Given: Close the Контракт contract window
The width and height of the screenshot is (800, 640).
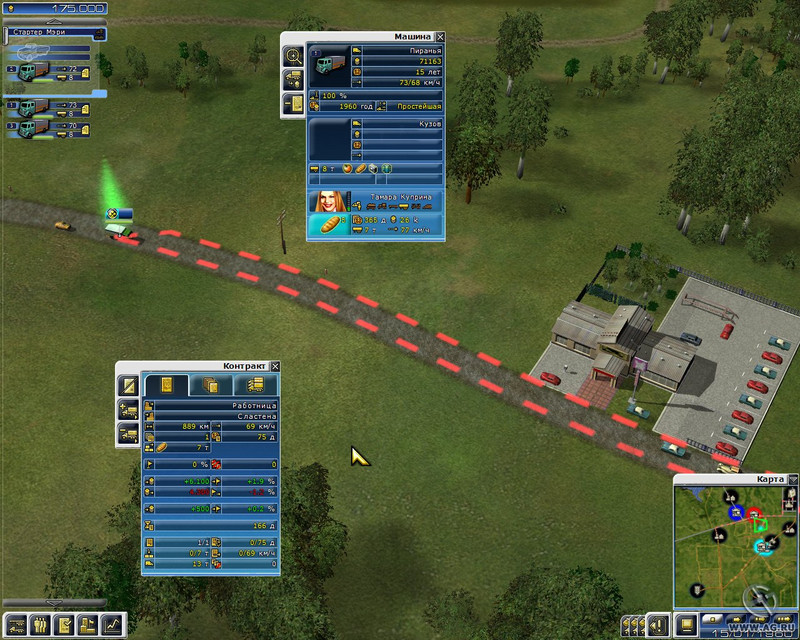Looking at the screenshot, I should 275,367.
